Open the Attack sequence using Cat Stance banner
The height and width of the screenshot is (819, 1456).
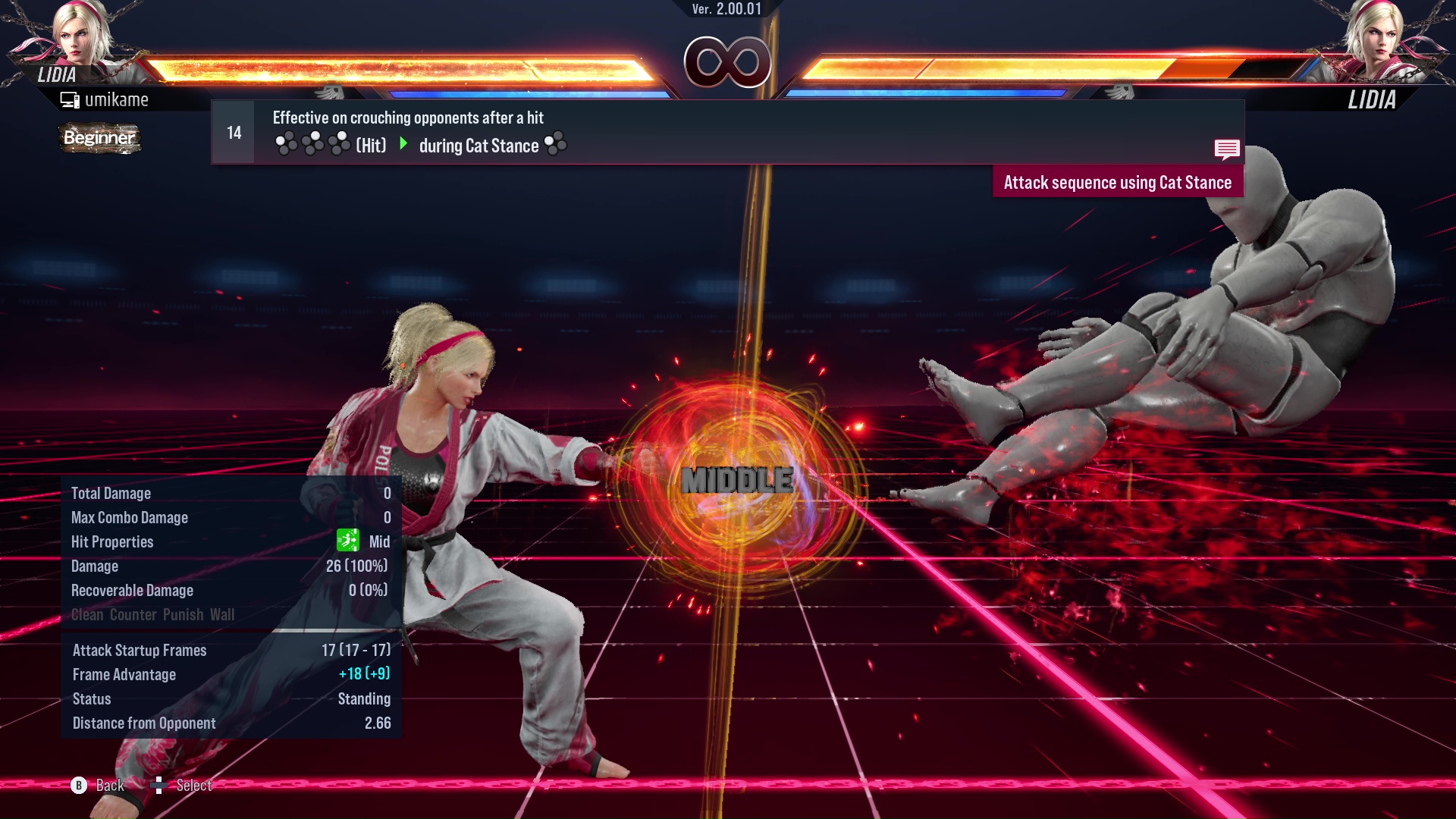click(x=1118, y=182)
